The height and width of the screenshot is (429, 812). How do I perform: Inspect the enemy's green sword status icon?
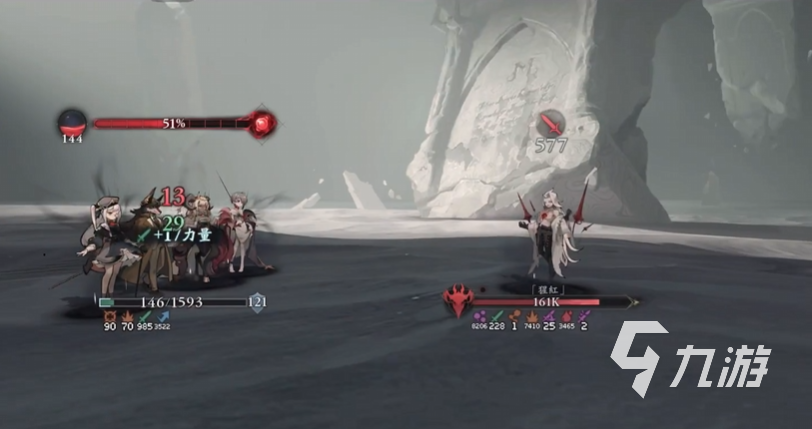pos(497,317)
